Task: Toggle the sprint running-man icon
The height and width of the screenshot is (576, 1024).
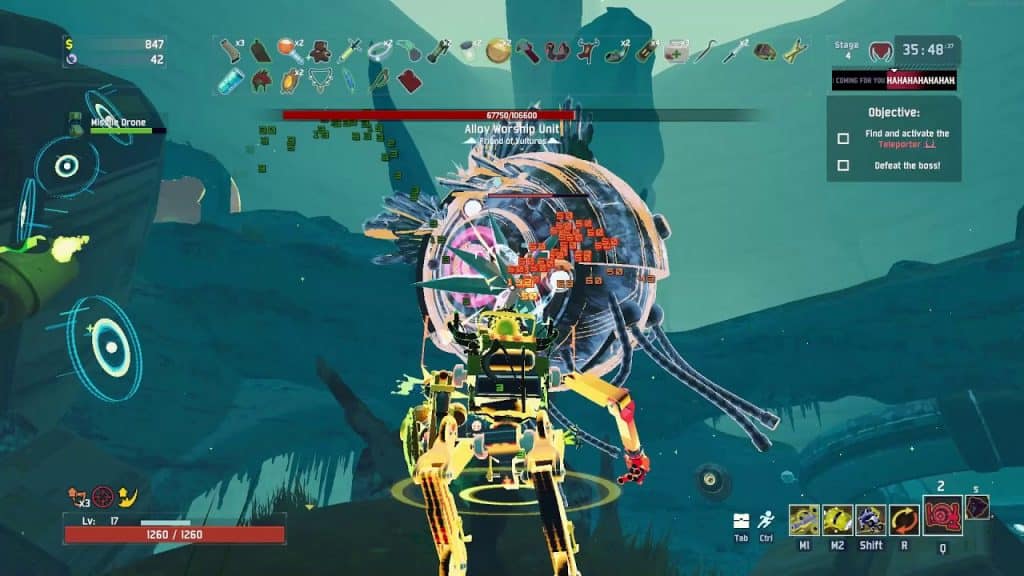Action: point(766,521)
